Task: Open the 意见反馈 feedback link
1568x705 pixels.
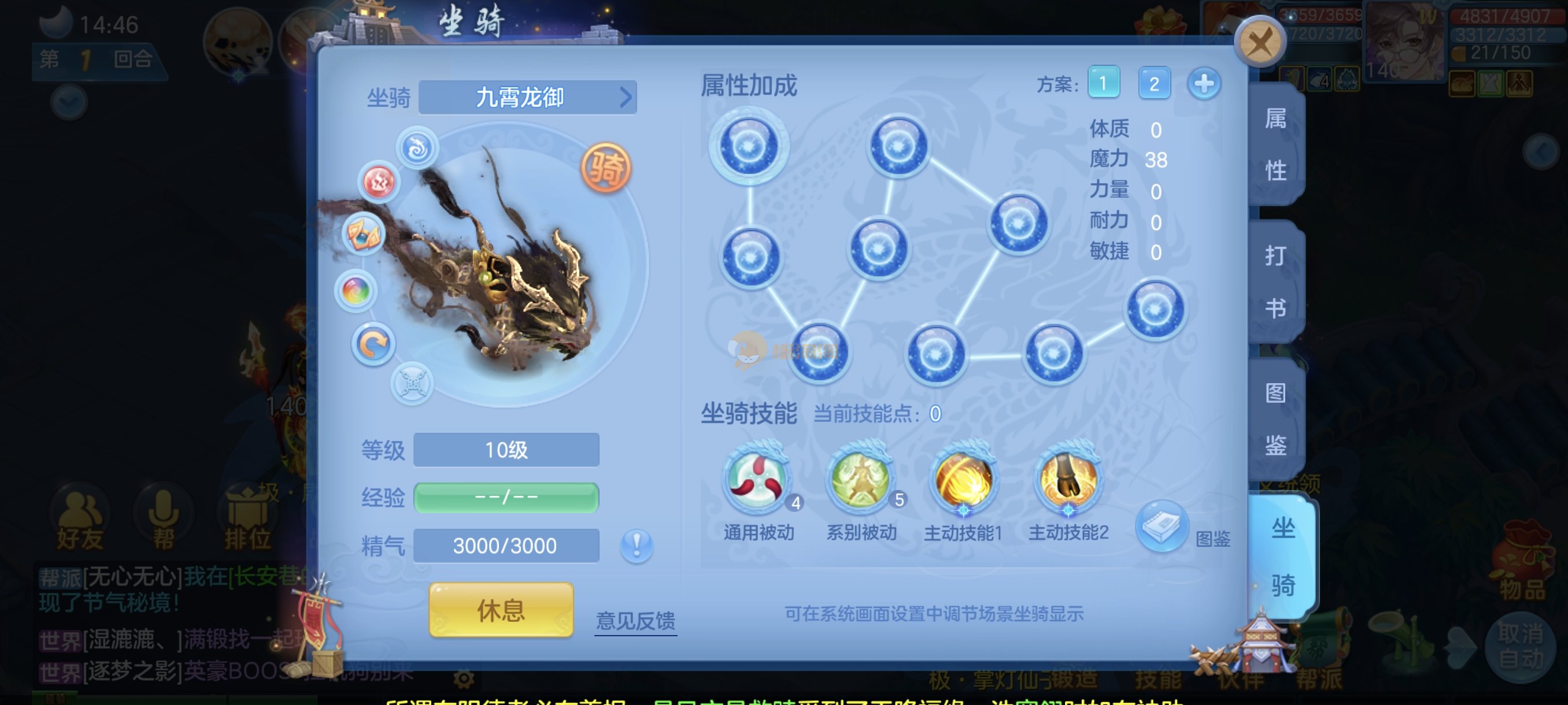Action: tap(635, 621)
